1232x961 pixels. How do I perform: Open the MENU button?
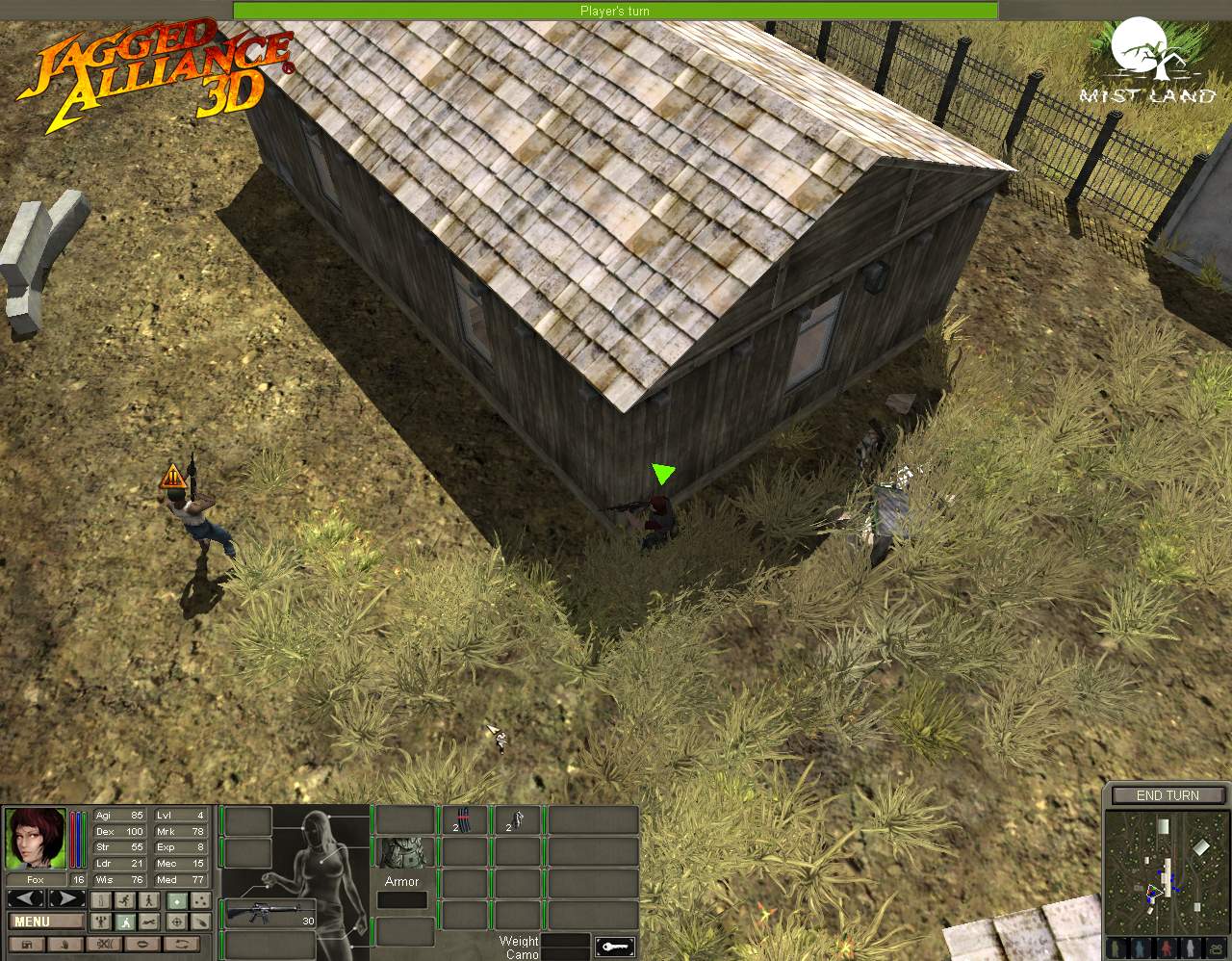[x=46, y=922]
